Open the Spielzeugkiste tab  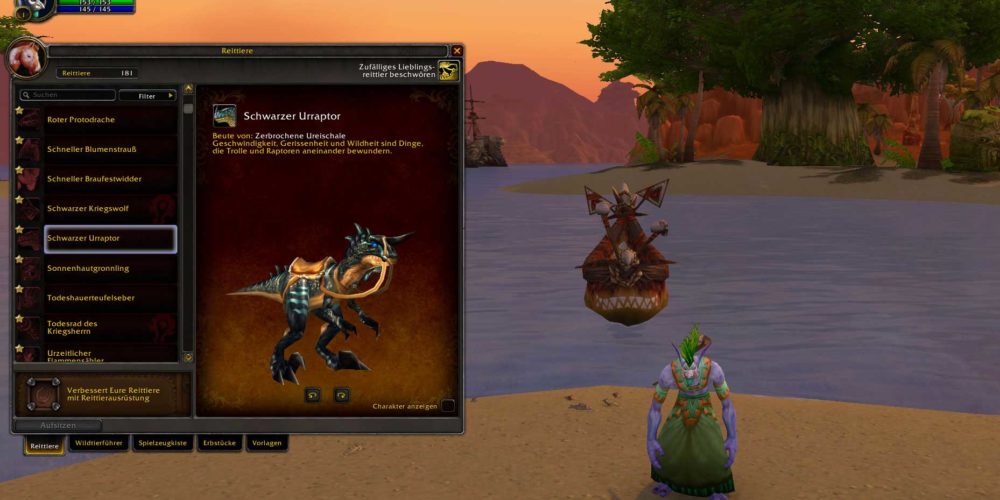163,443
